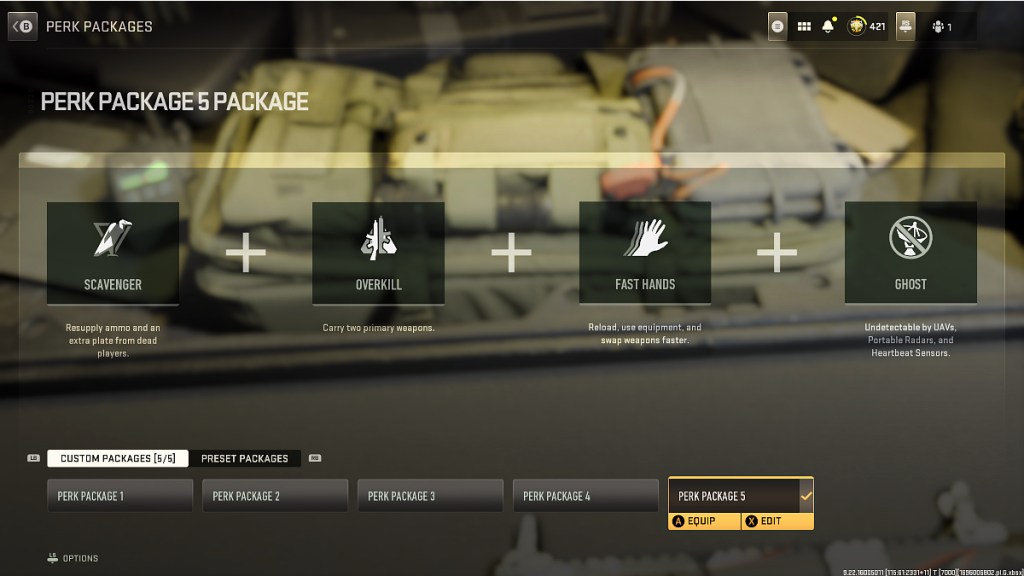Select Perk Package 1
The width and height of the screenshot is (1024, 576).
120,496
